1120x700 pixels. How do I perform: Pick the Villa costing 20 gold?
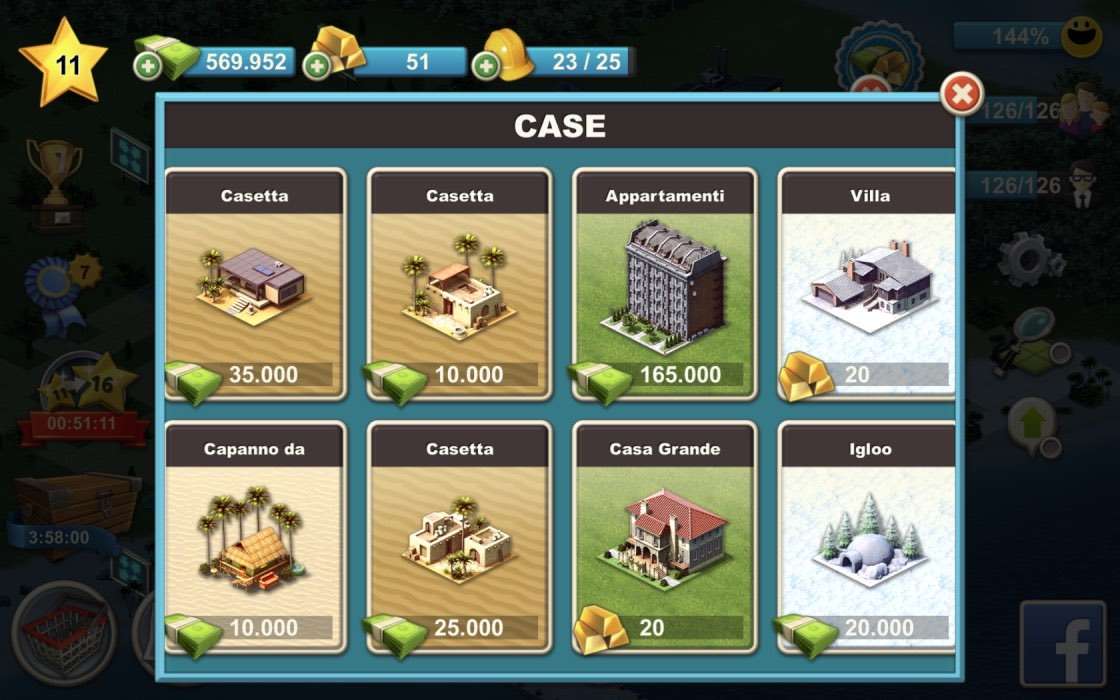click(x=866, y=284)
